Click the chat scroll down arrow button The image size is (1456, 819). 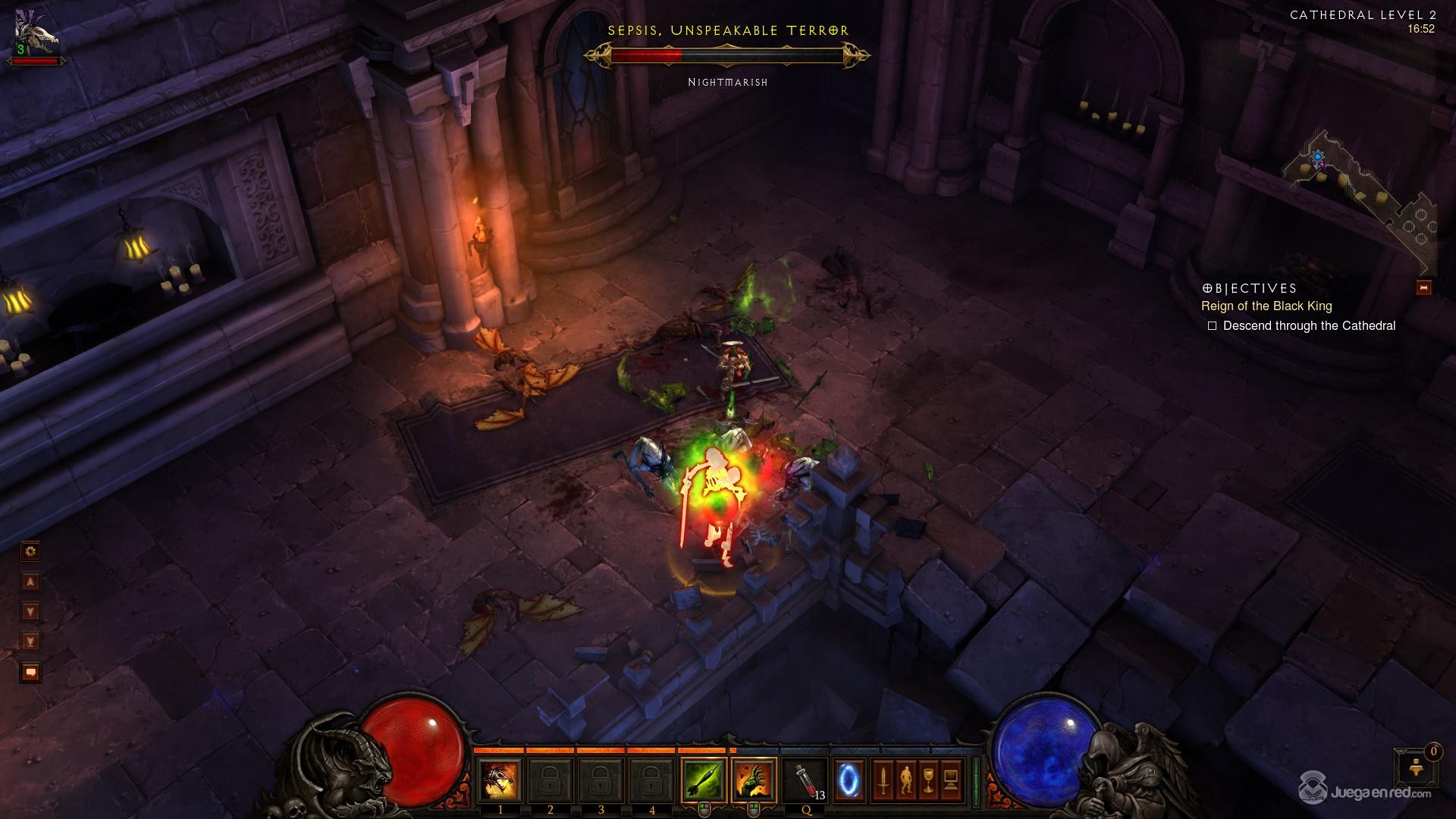tap(30, 612)
